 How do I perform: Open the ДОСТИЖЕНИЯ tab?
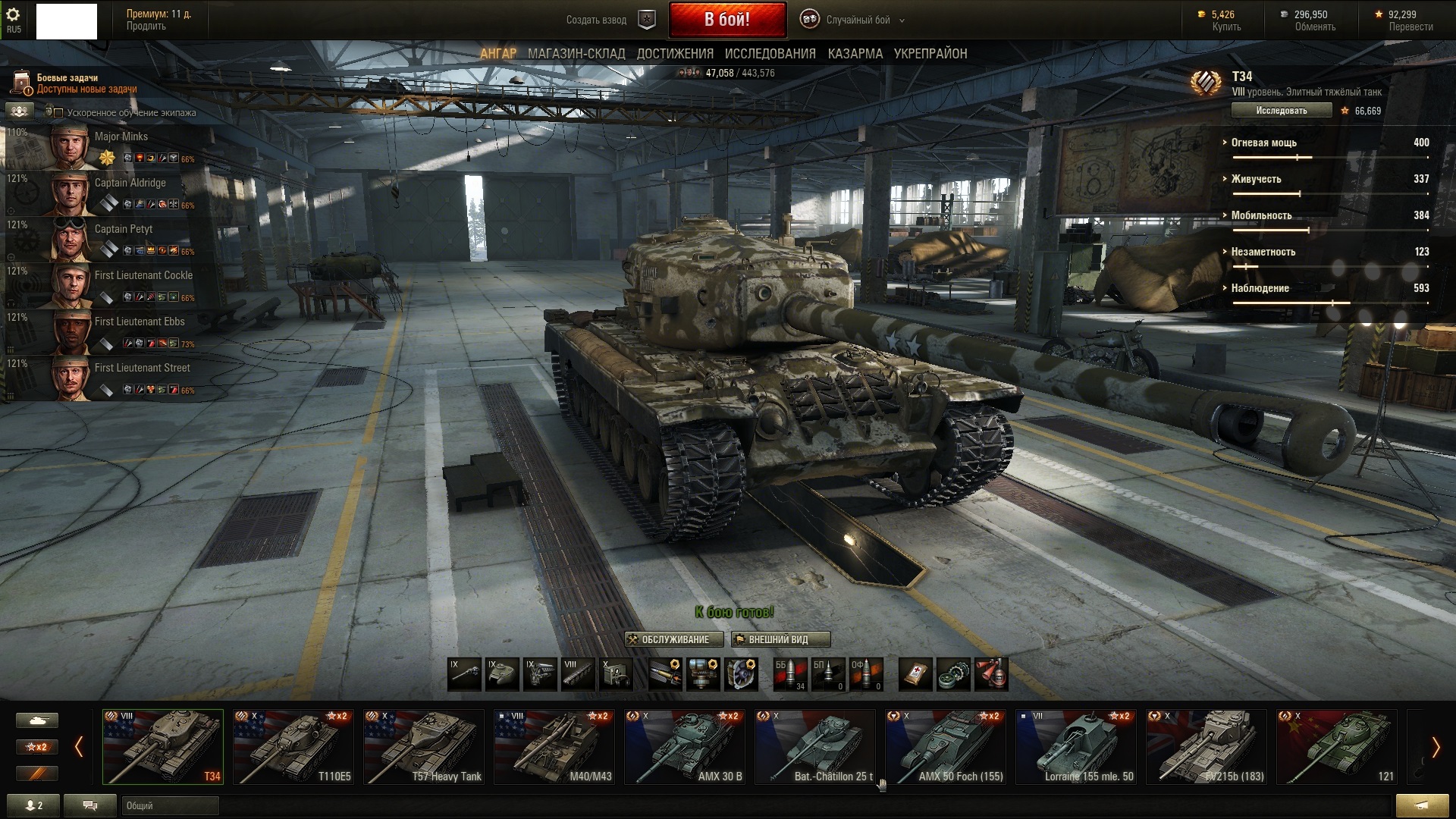pos(675,54)
